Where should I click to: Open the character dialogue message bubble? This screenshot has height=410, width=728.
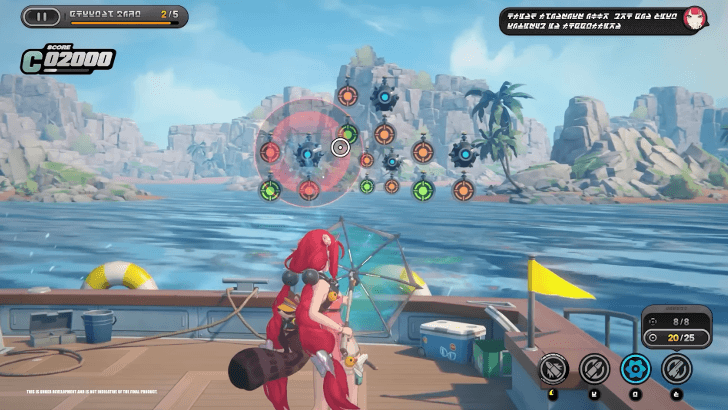coord(591,20)
